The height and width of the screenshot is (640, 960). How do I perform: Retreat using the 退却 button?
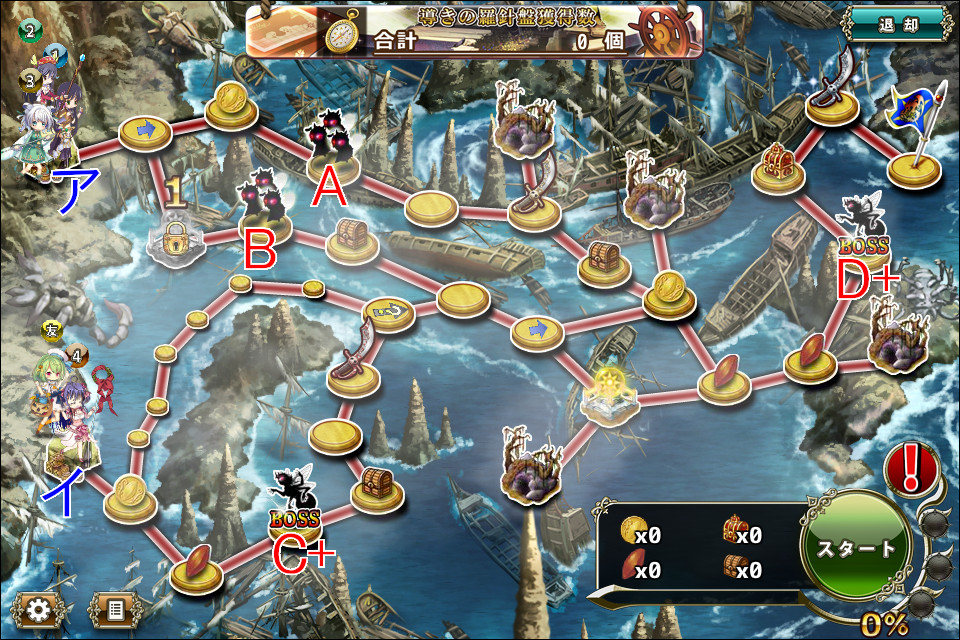(x=896, y=22)
